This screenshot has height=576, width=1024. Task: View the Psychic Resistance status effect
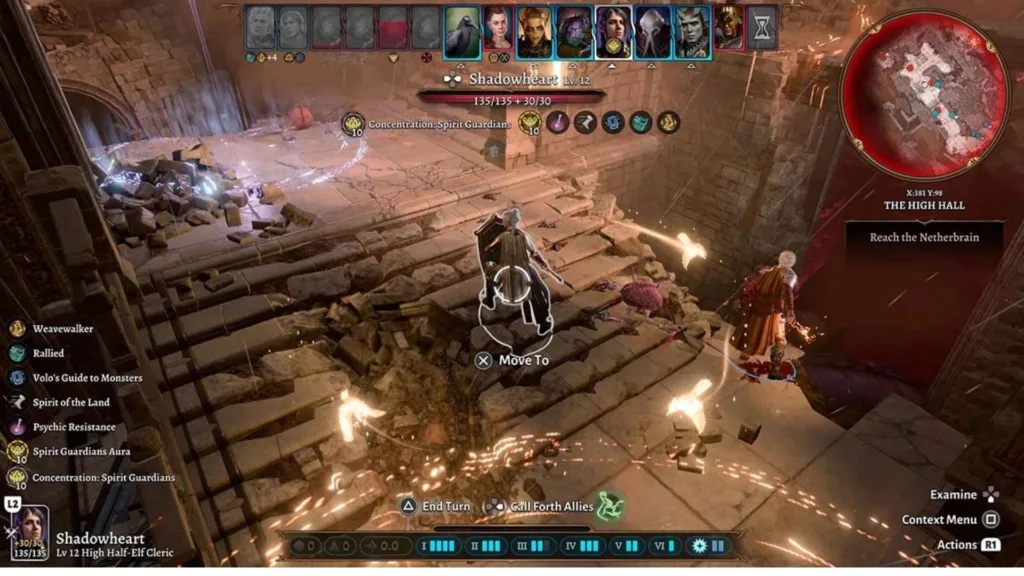(x=68, y=427)
